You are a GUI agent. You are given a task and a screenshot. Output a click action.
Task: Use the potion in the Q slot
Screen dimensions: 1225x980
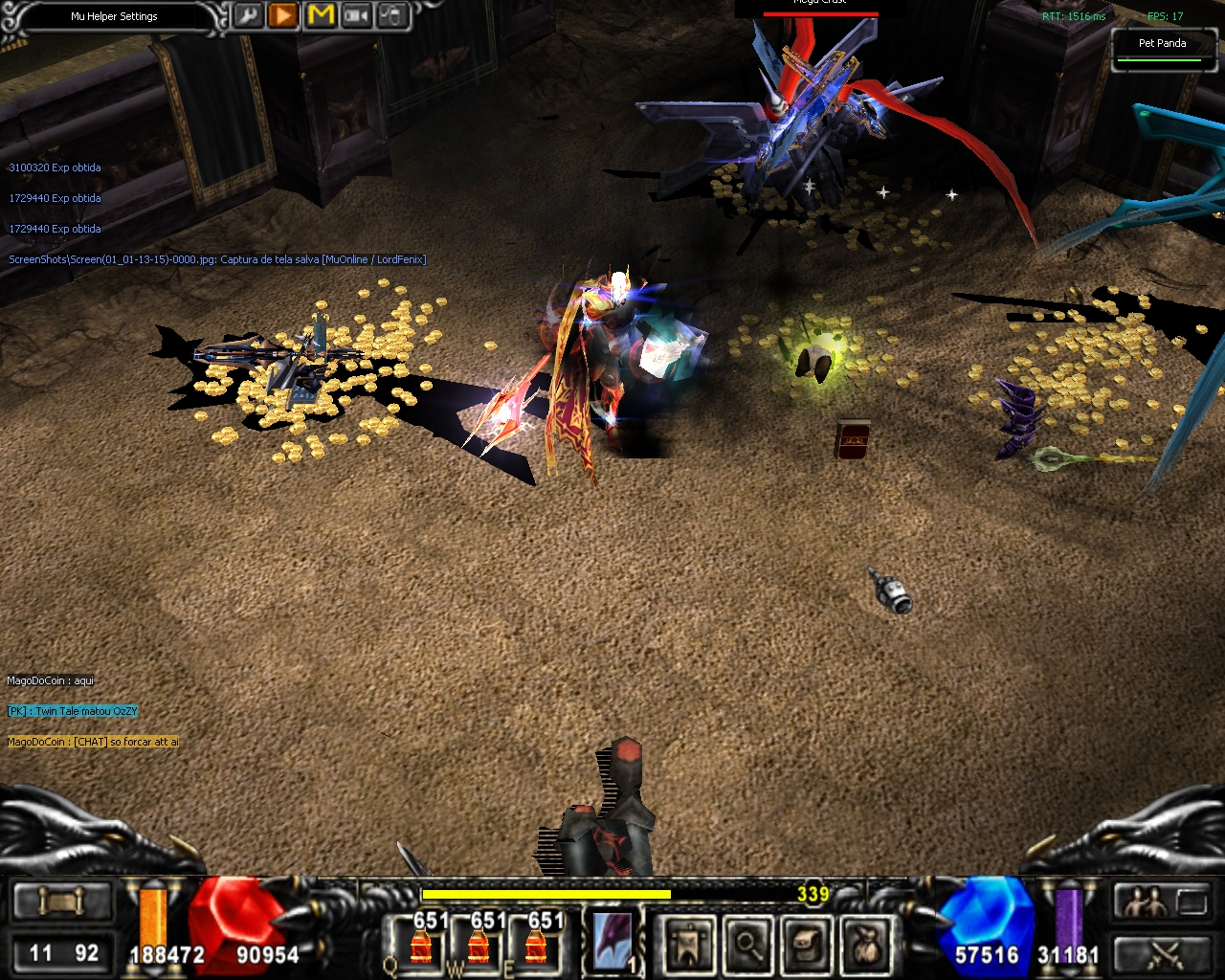420,943
